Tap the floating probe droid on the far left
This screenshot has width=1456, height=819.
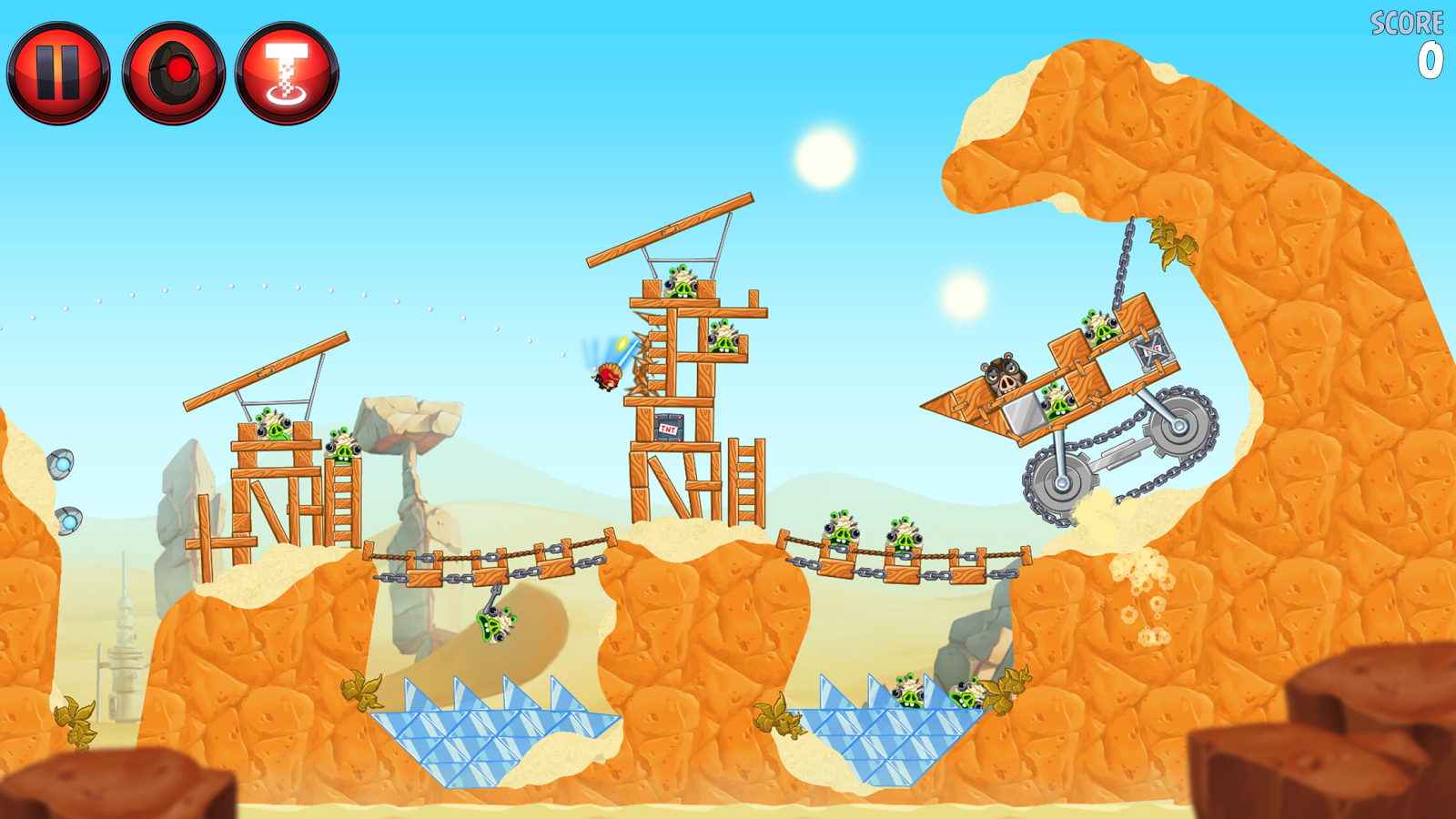63,464
